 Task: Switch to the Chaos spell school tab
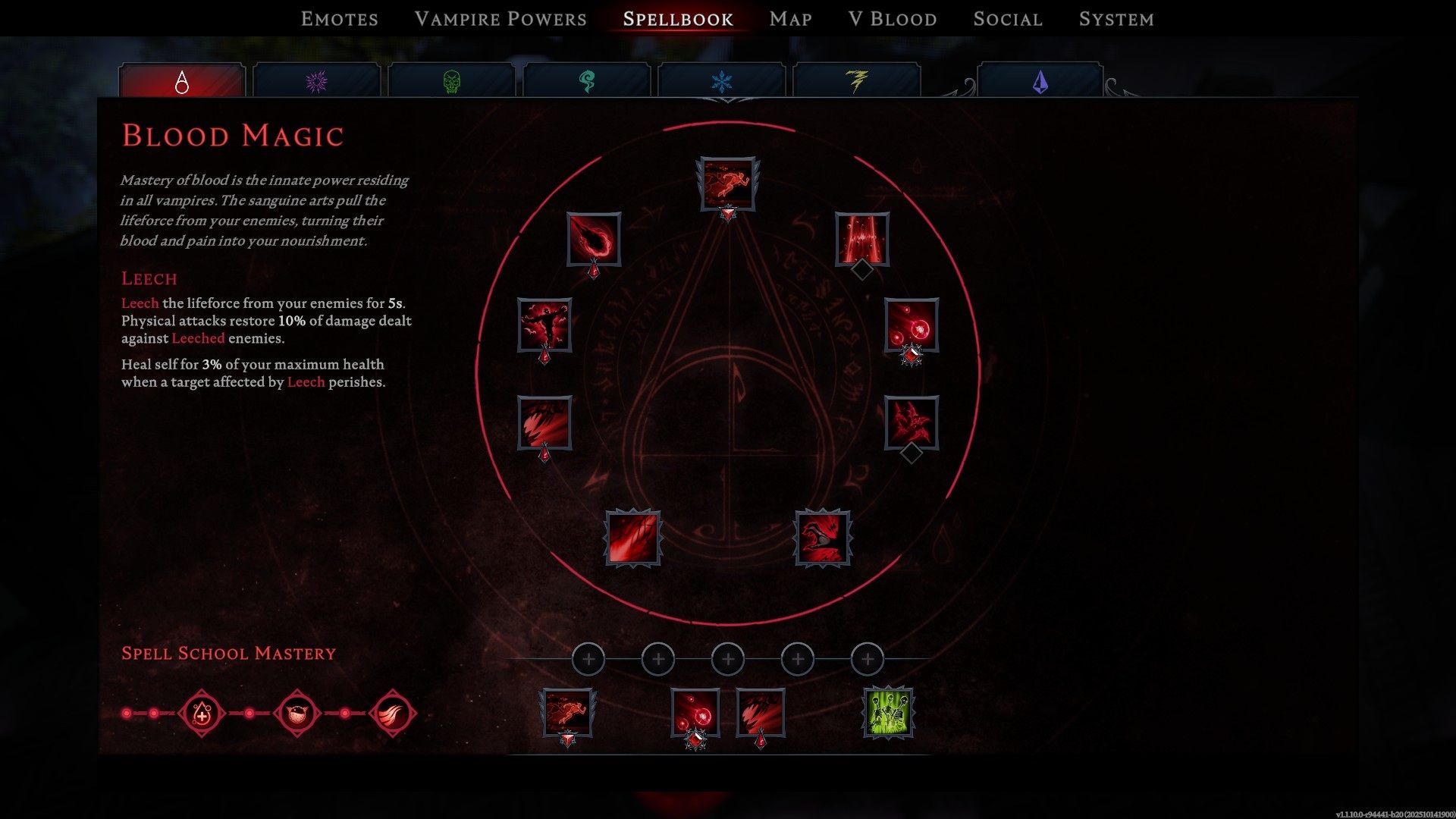(316, 80)
